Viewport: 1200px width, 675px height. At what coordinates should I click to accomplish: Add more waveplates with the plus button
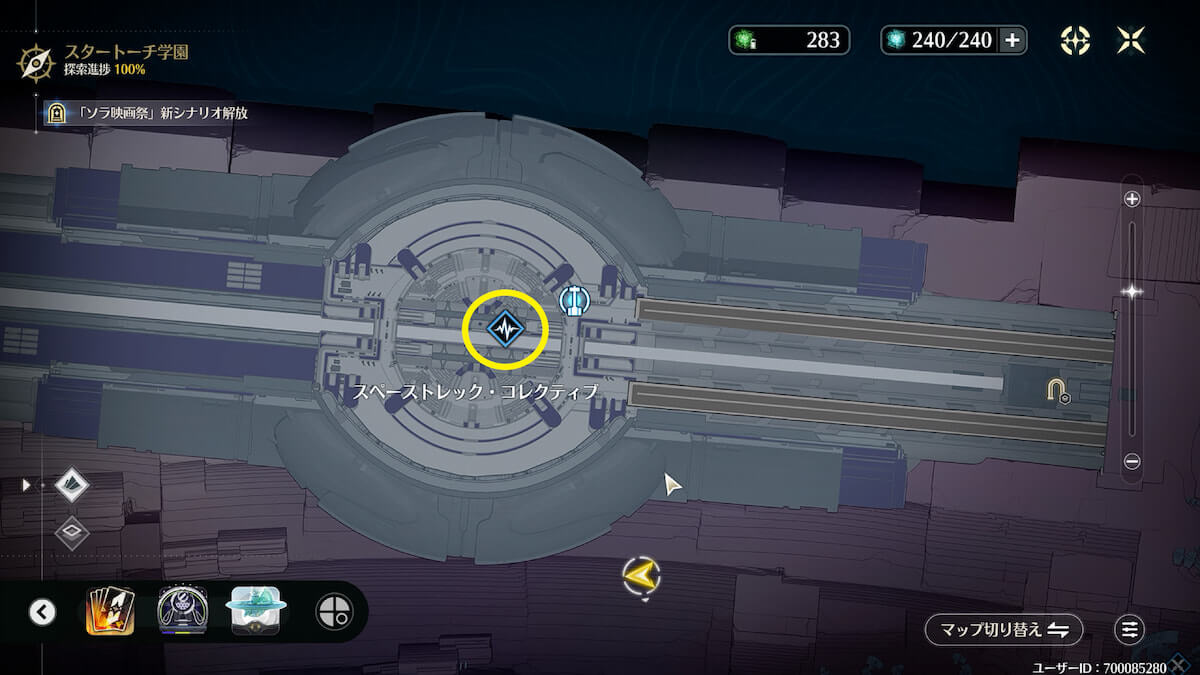coord(1012,40)
